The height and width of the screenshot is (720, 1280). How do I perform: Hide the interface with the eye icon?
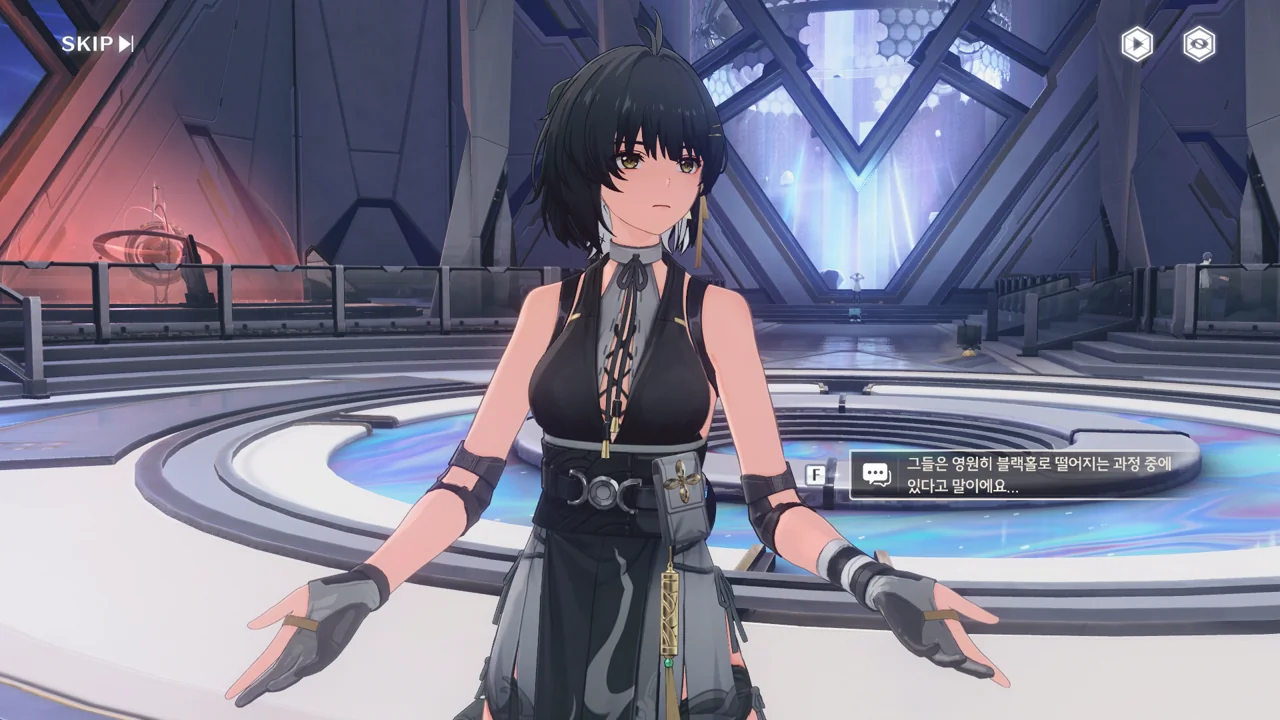coord(1199,44)
